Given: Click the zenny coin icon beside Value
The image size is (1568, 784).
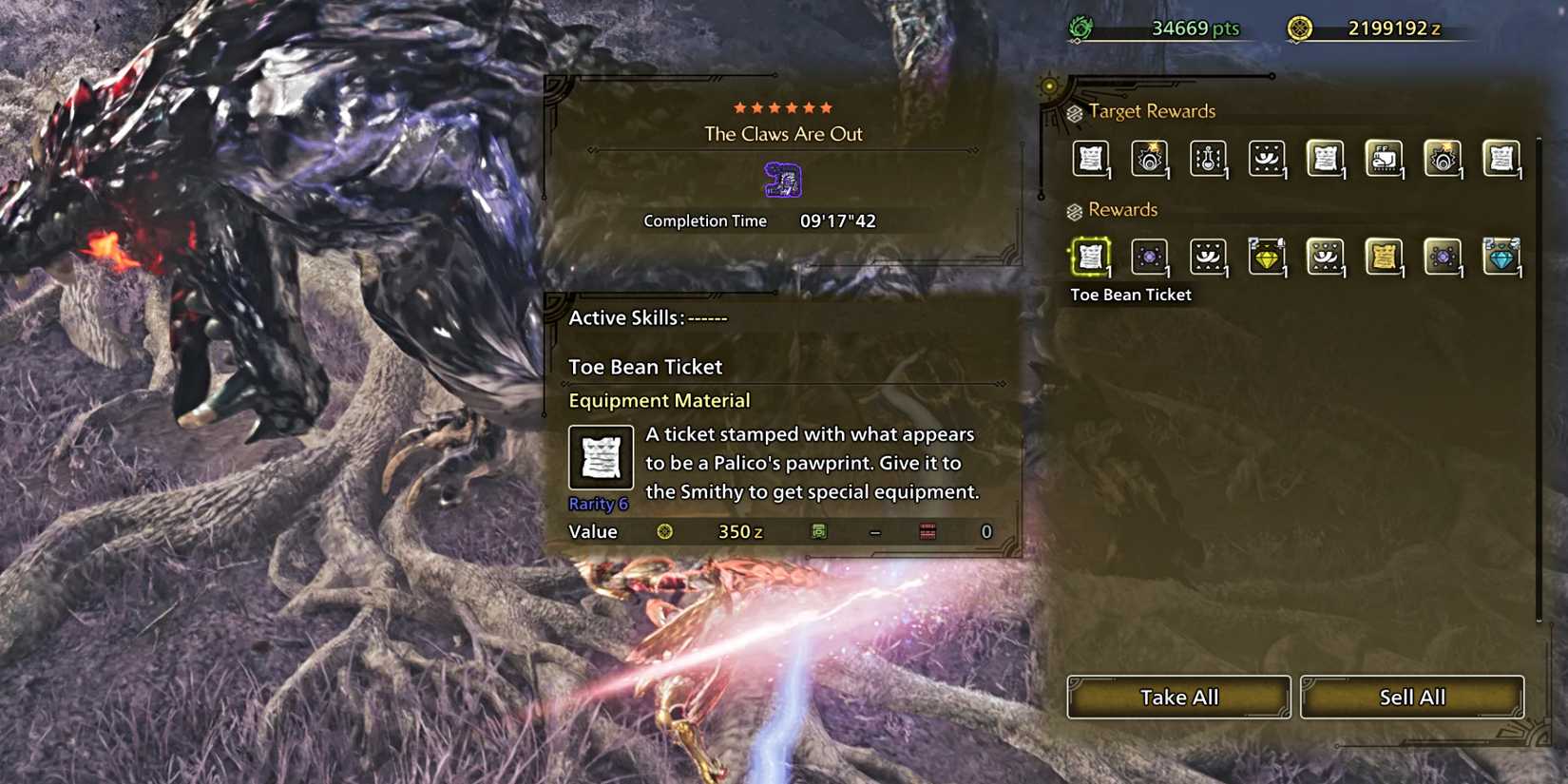Looking at the screenshot, I should (x=663, y=532).
